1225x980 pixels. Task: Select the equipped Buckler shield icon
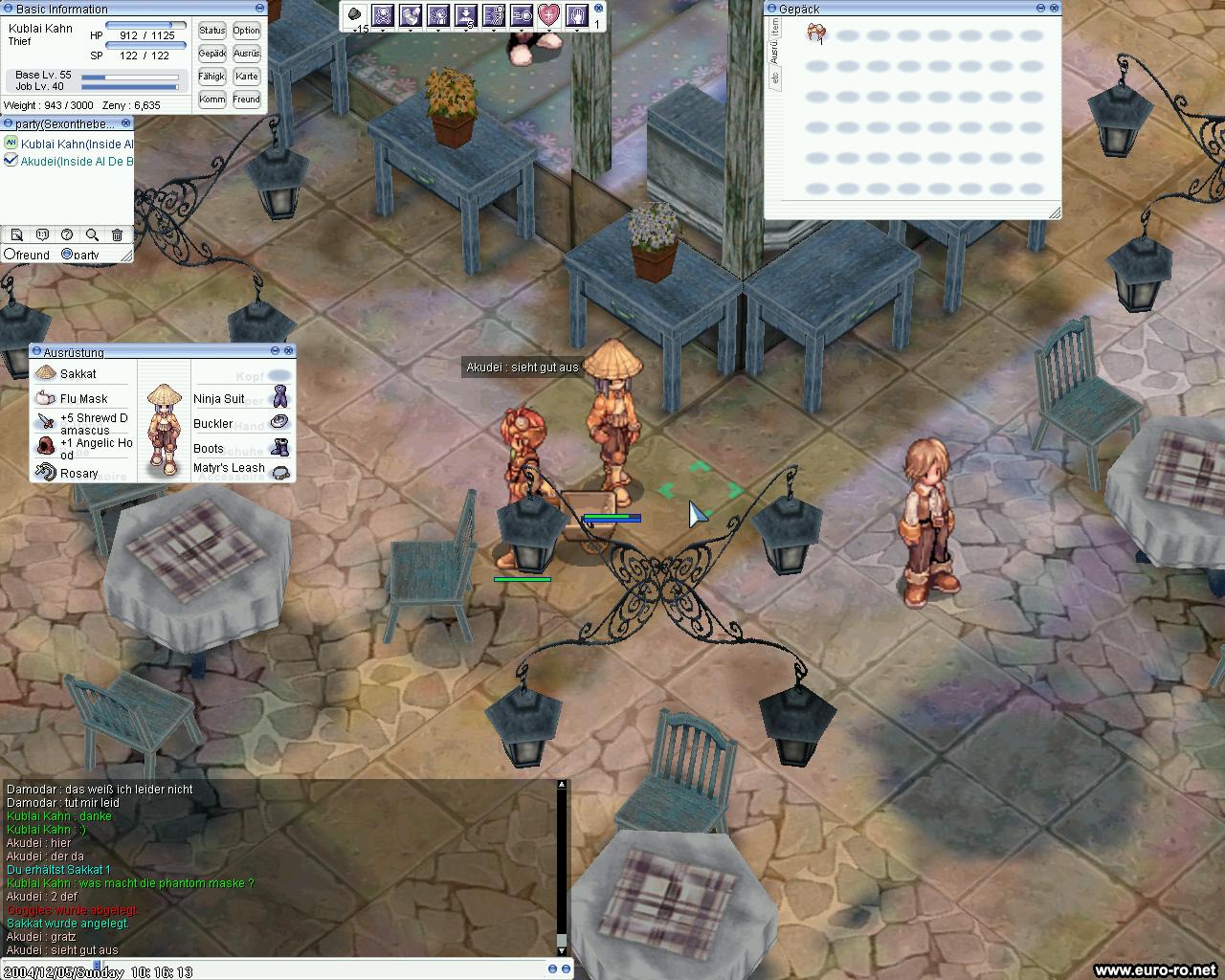pyautogui.click(x=279, y=422)
